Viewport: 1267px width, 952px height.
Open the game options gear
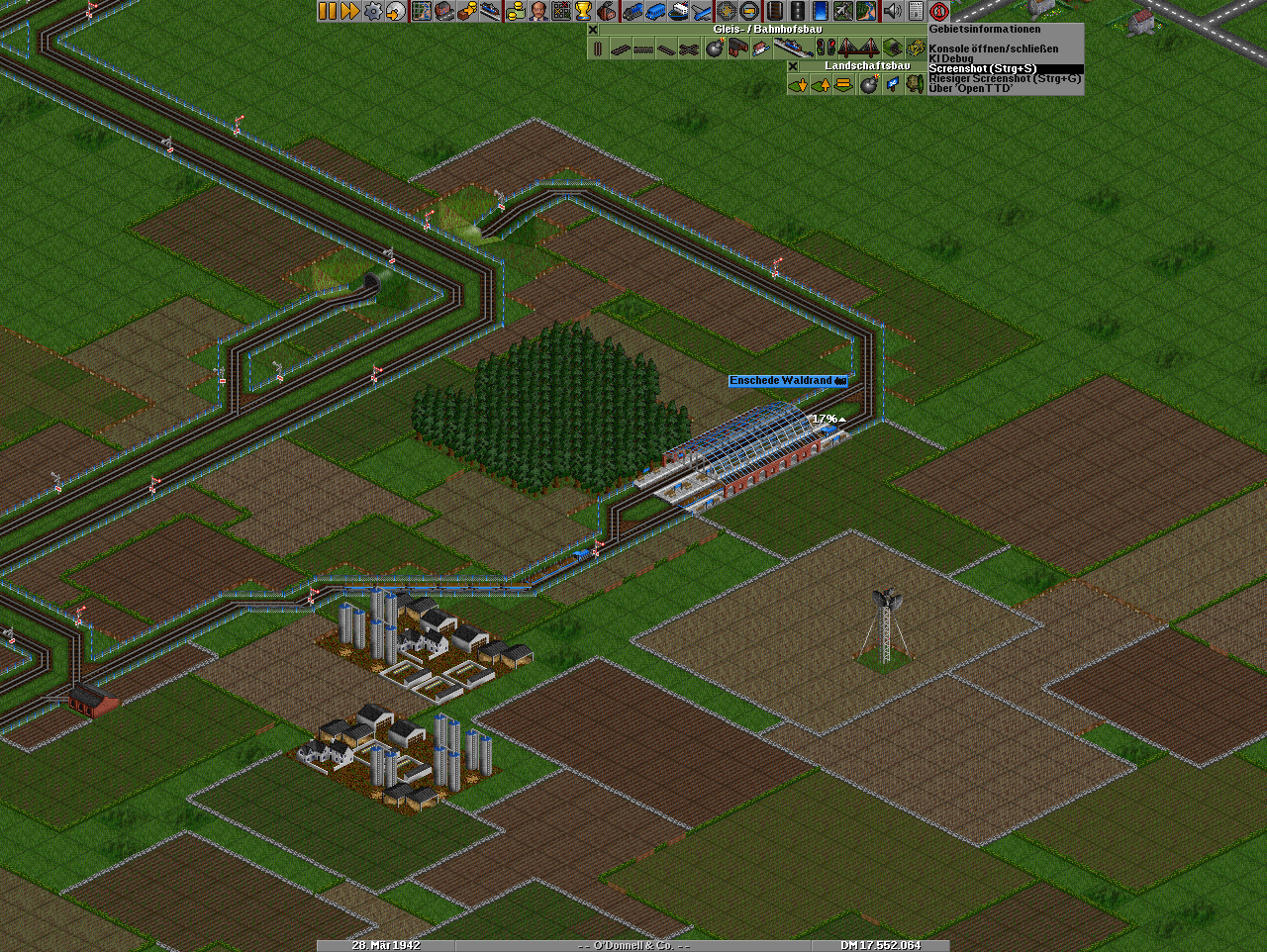click(373, 11)
